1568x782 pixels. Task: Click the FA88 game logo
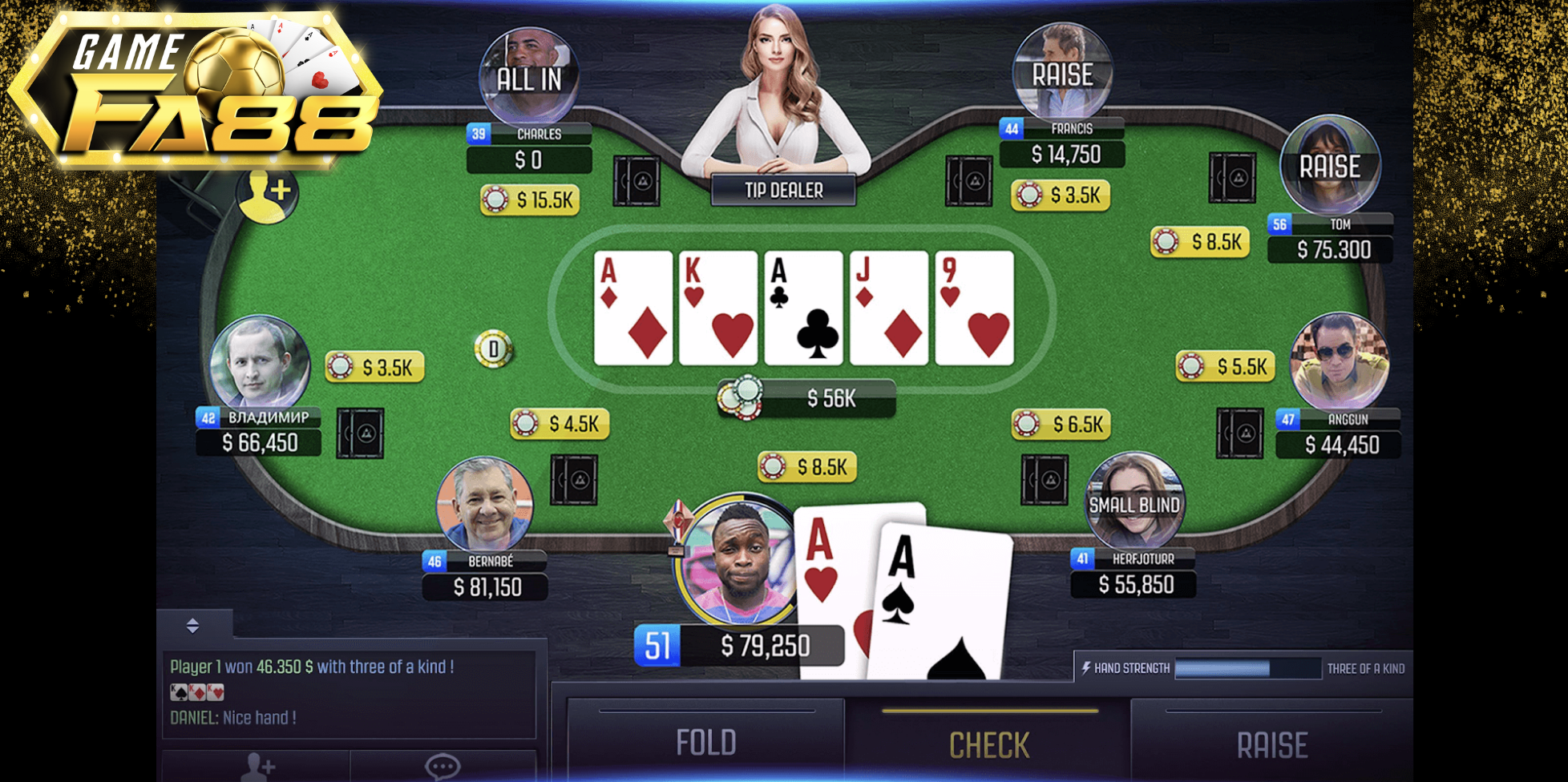coord(192,88)
